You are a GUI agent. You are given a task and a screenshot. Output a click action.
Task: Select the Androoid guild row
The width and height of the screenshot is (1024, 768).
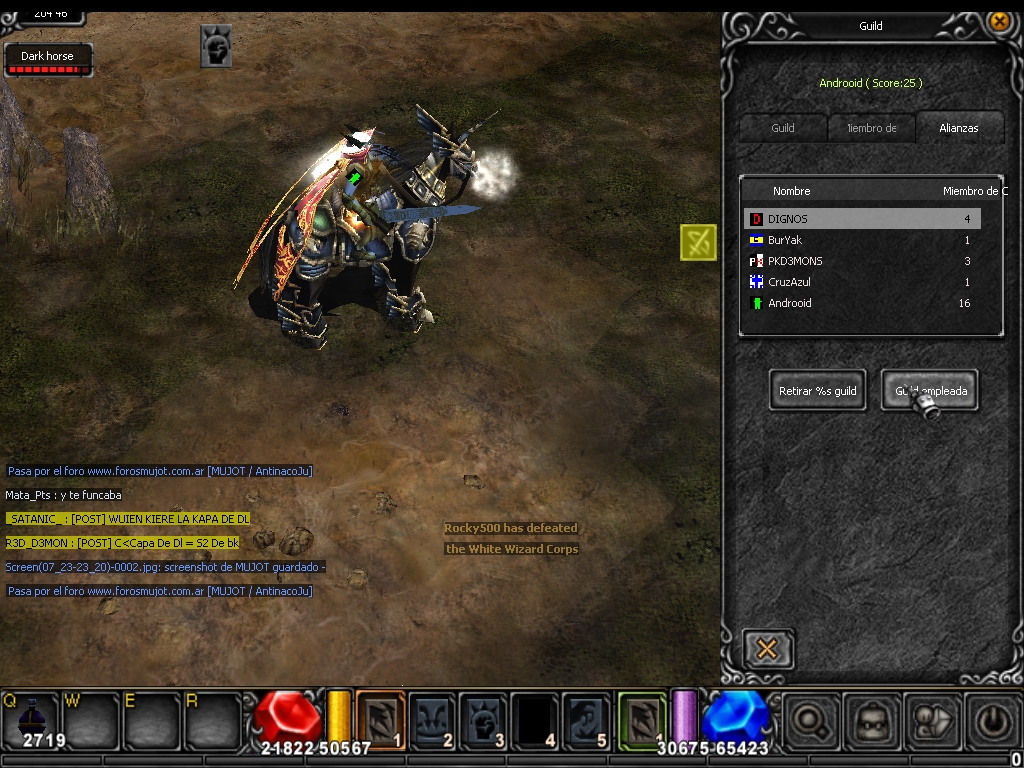[x=862, y=303]
